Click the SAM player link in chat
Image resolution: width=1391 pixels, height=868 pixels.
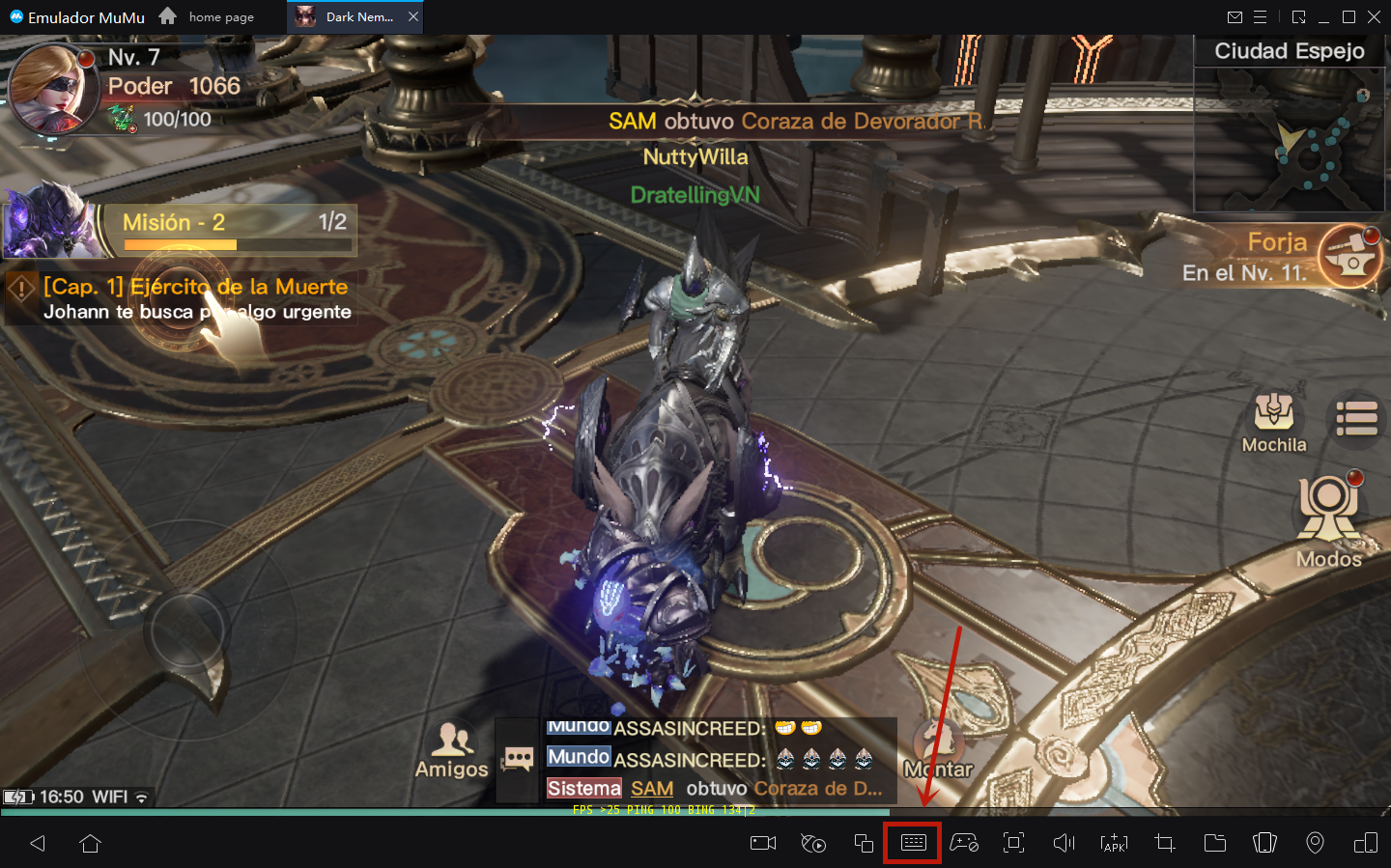[x=652, y=789]
